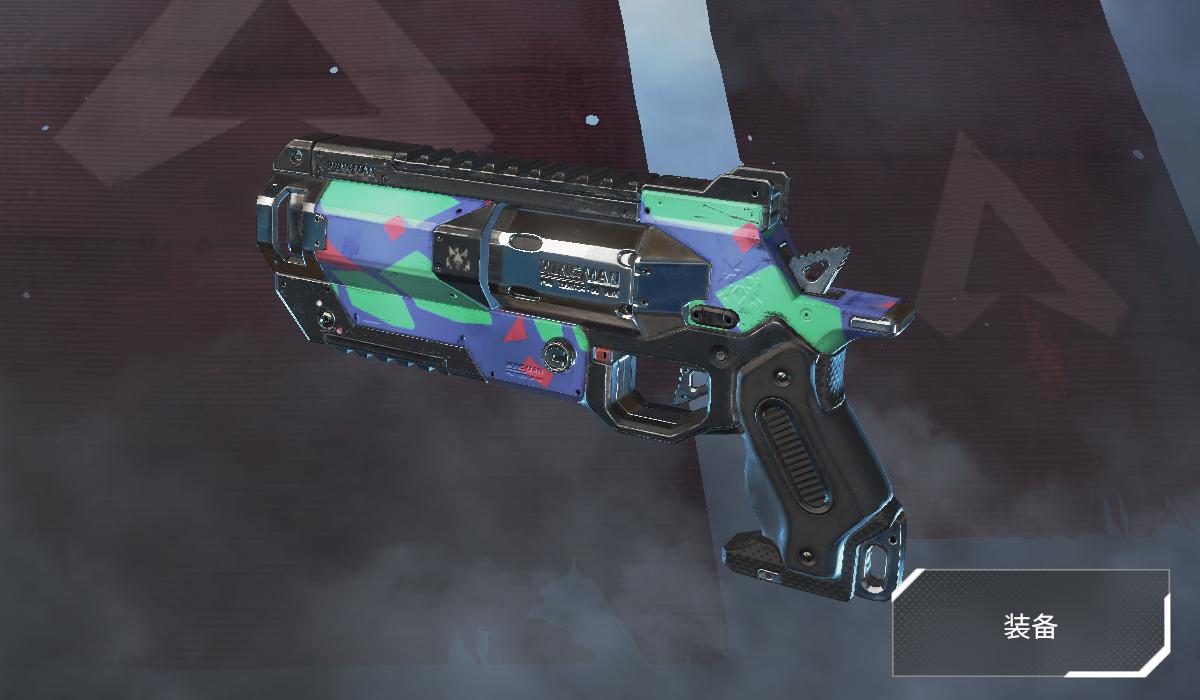This screenshot has height=700, width=1200.
Task: Click the 装备 (Equip) button
Action: [1030, 624]
